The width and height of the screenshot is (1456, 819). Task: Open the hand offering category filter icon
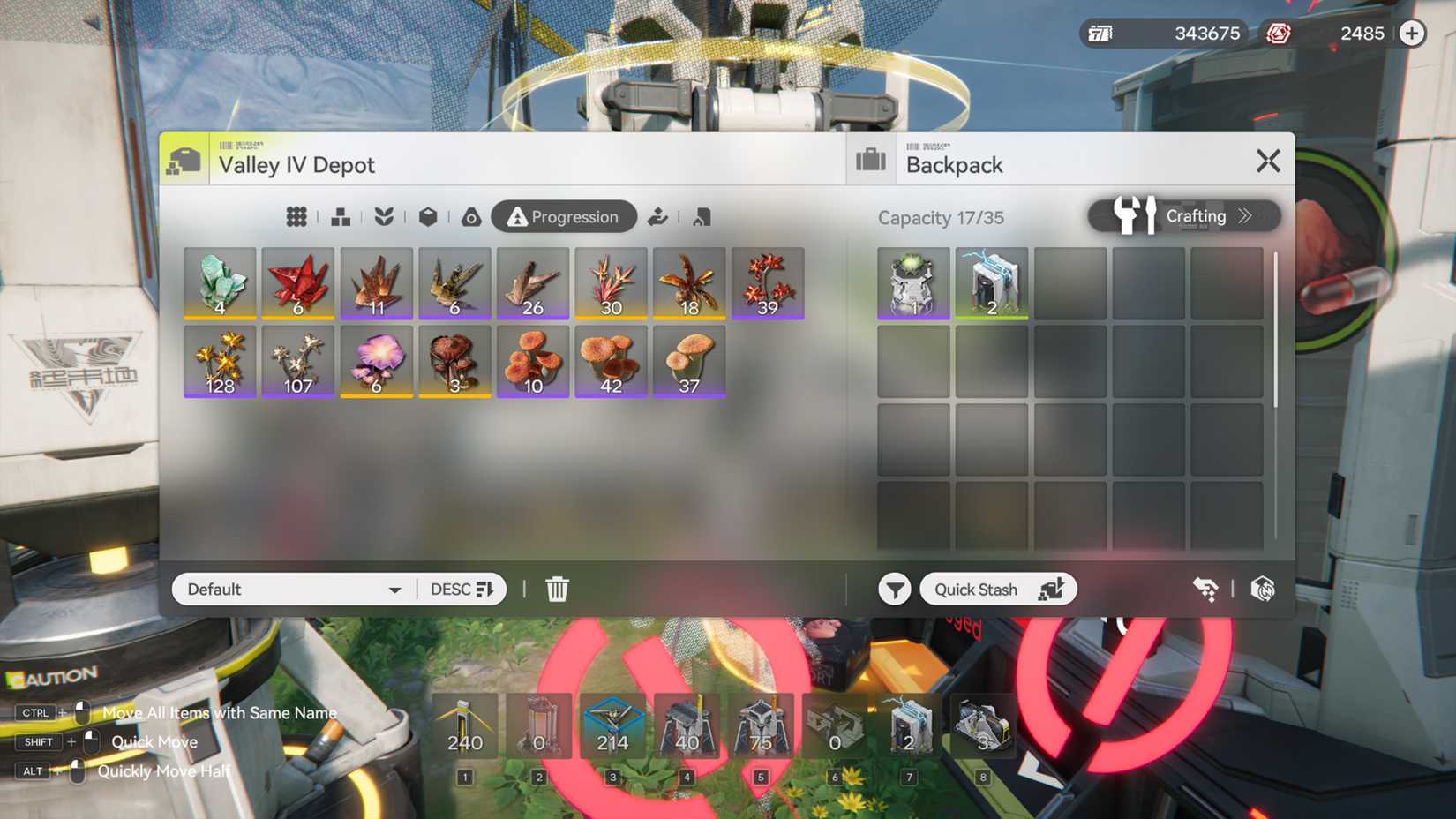(x=657, y=216)
